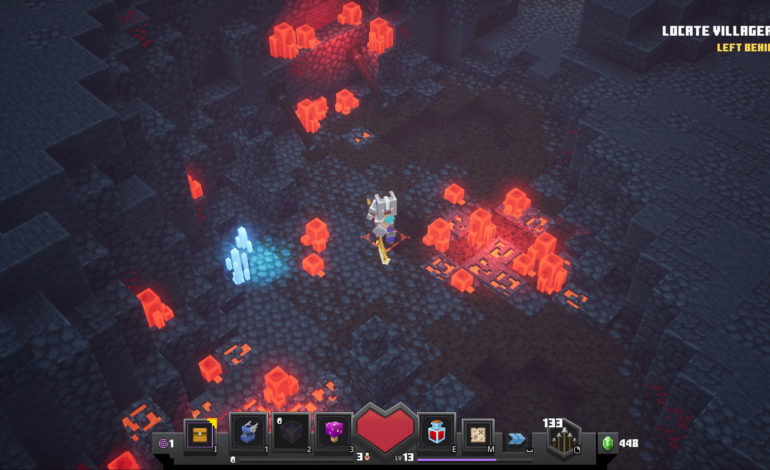Activate the winged boots artifact slot
The width and height of the screenshot is (770, 470).
tap(249, 431)
